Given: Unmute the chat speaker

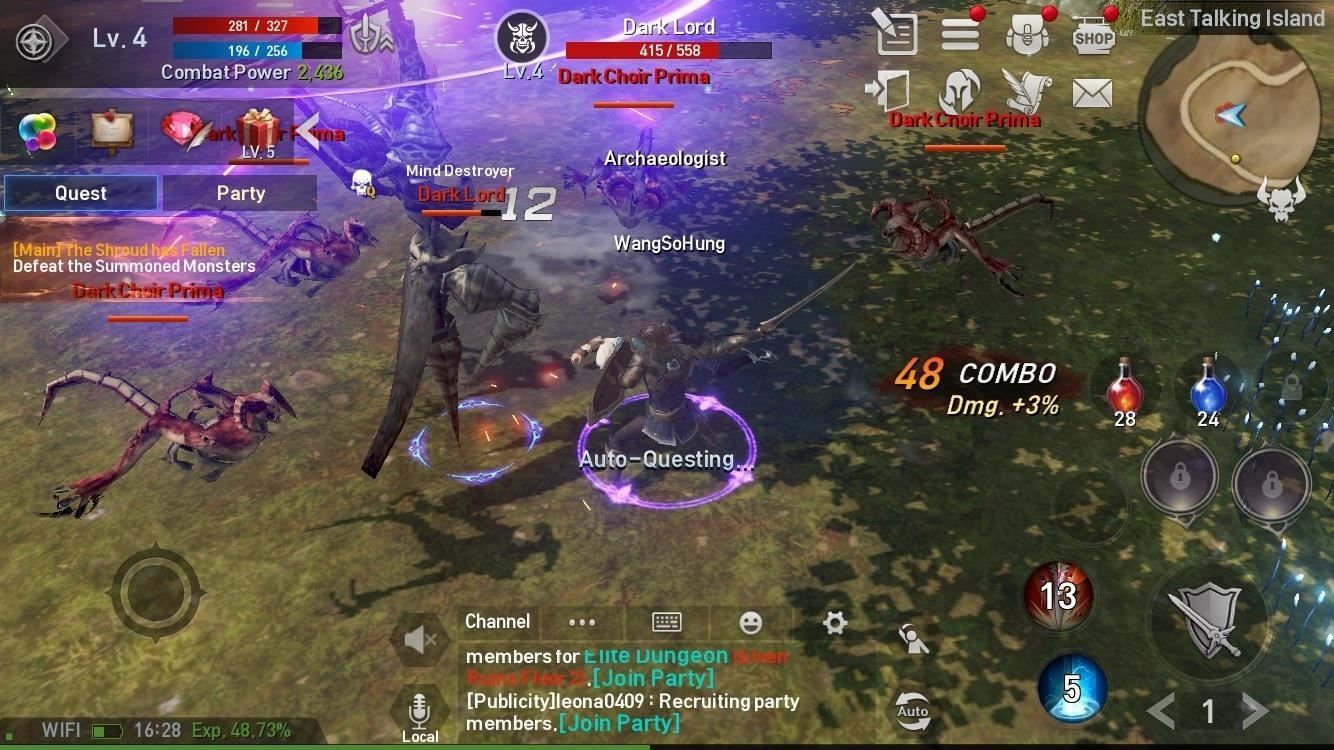Looking at the screenshot, I should pos(419,640).
